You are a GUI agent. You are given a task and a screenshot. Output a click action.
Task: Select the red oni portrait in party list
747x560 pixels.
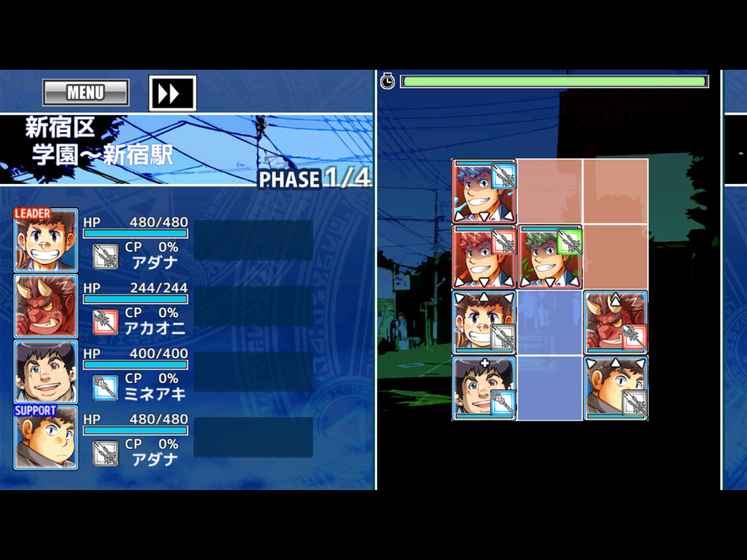46,306
